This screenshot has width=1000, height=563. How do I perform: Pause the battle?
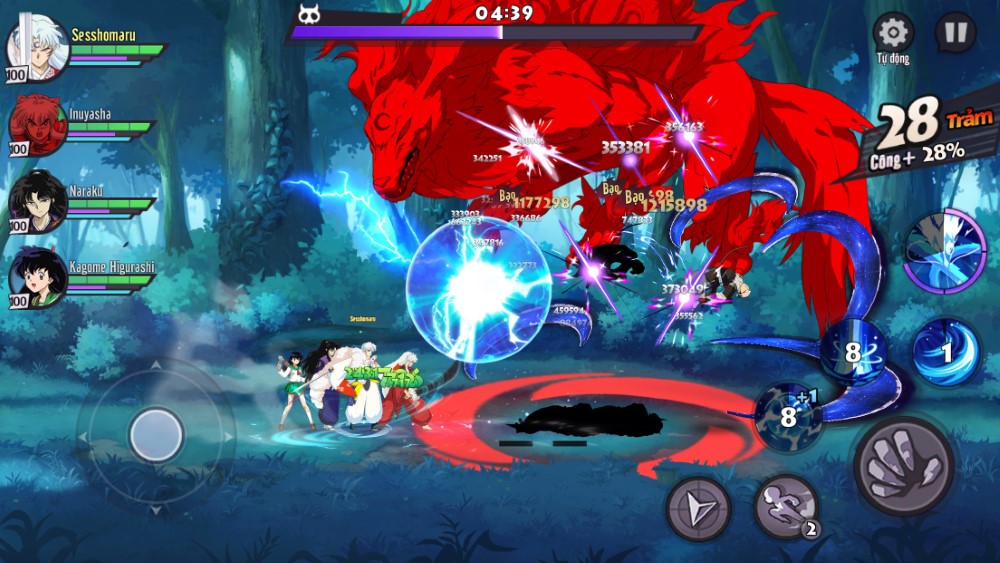click(x=955, y=33)
